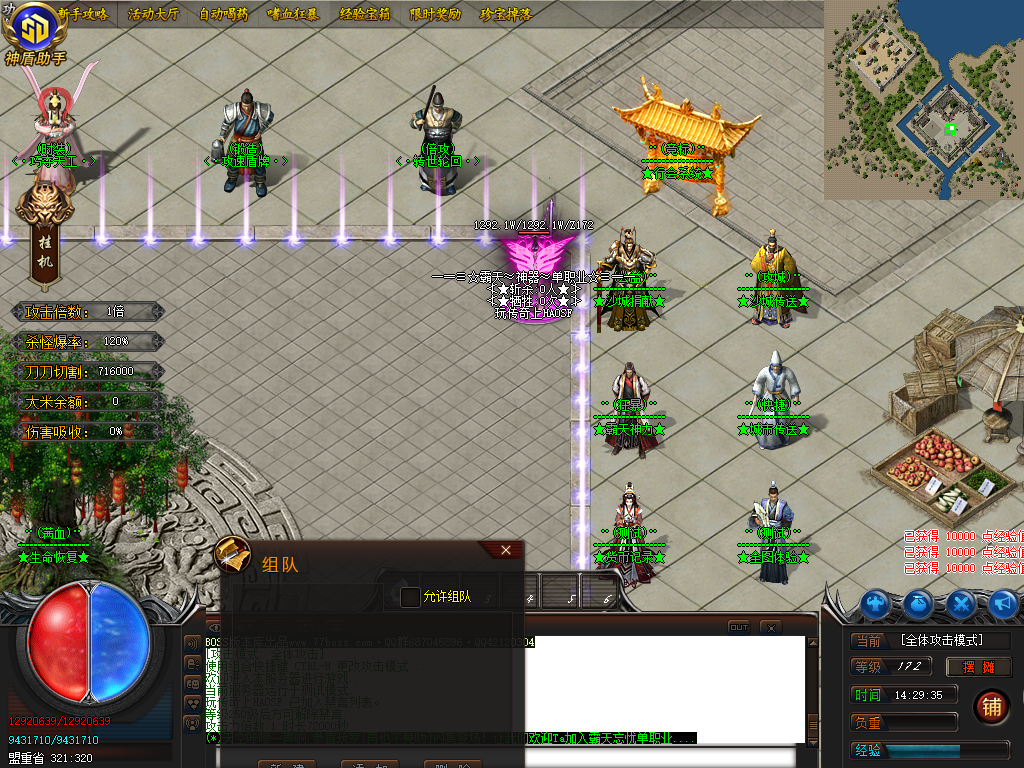Screen dimensions: 1024x768
Task: Open skills via the crossed swords icon
Action: pos(961,603)
